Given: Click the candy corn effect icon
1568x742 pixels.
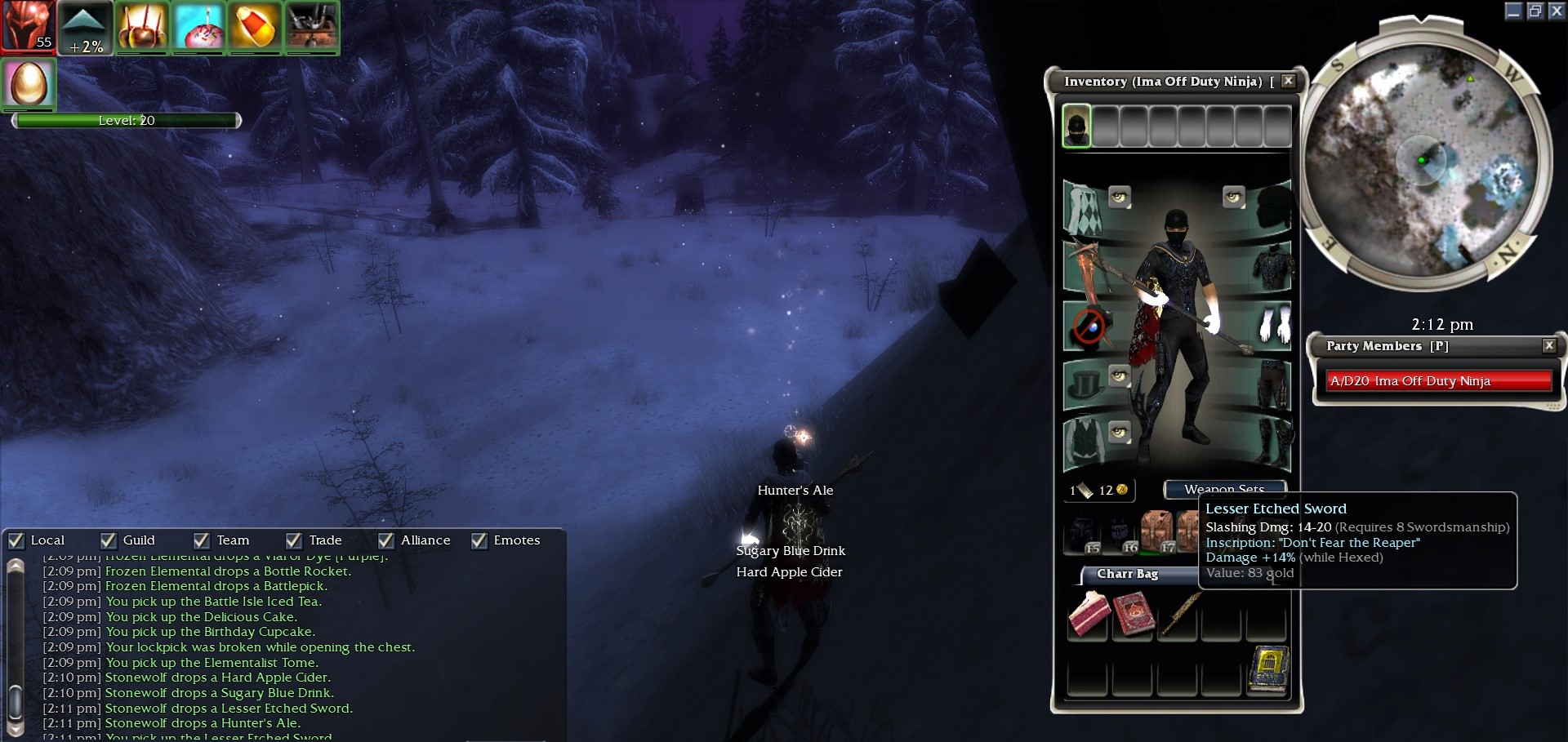Looking at the screenshot, I should [x=255, y=27].
